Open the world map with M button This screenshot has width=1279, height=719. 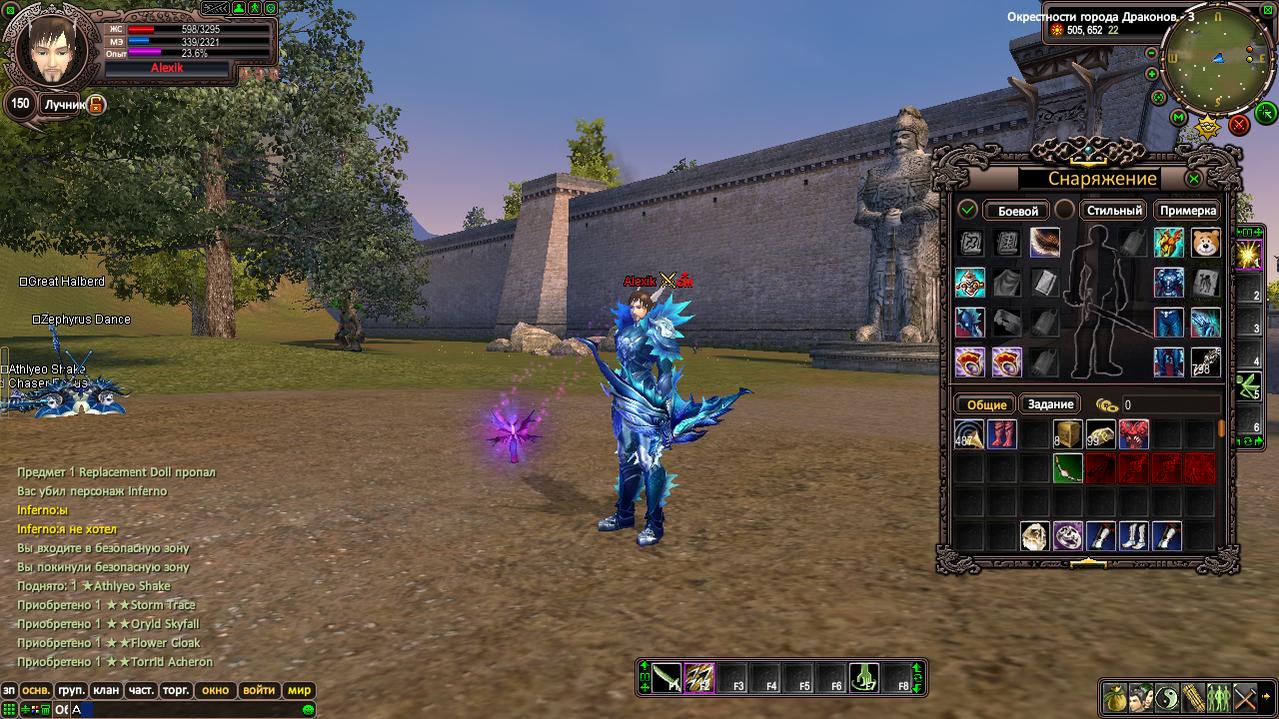1179,117
